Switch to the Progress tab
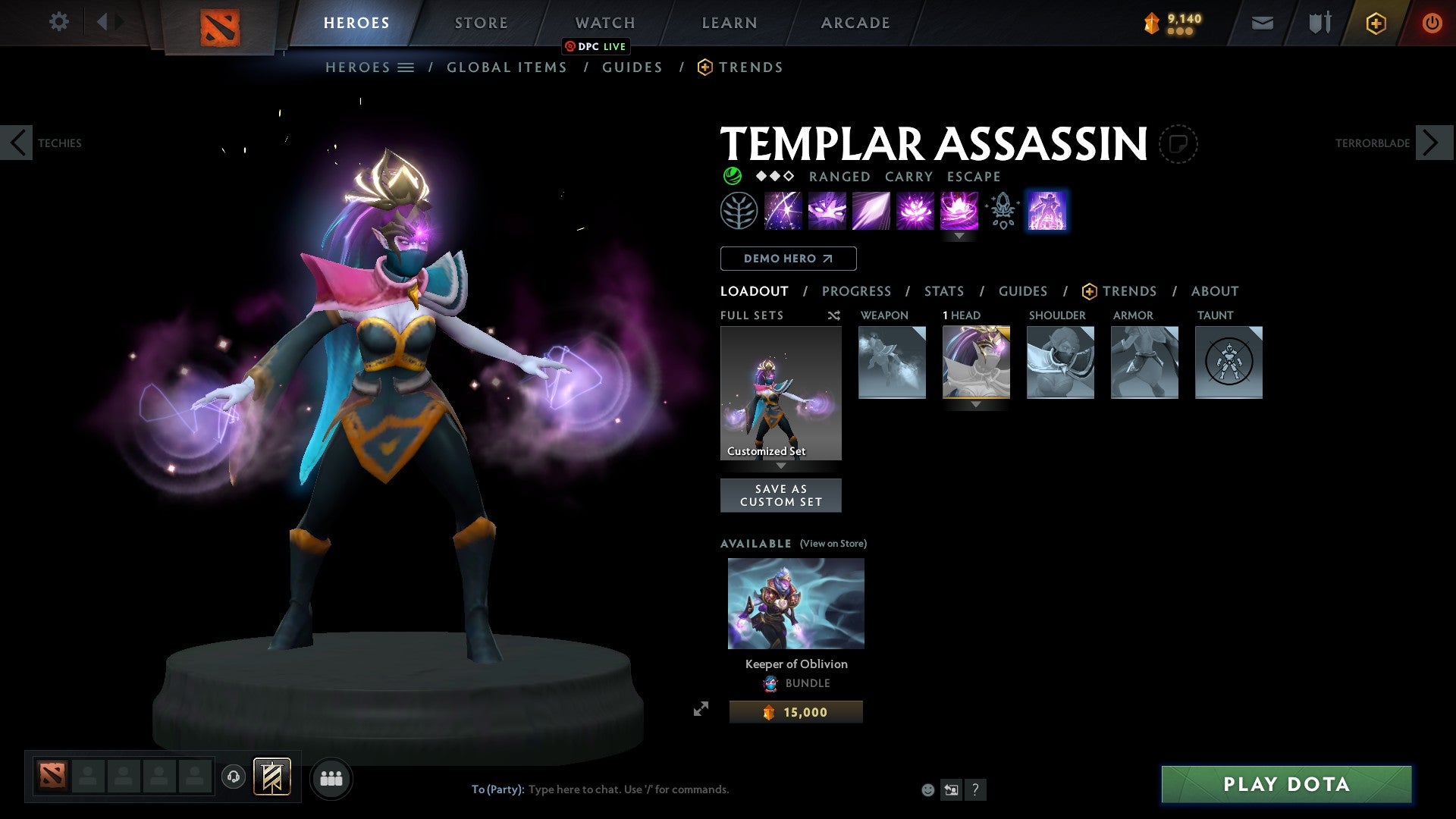This screenshot has height=819, width=1456. tap(857, 291)
